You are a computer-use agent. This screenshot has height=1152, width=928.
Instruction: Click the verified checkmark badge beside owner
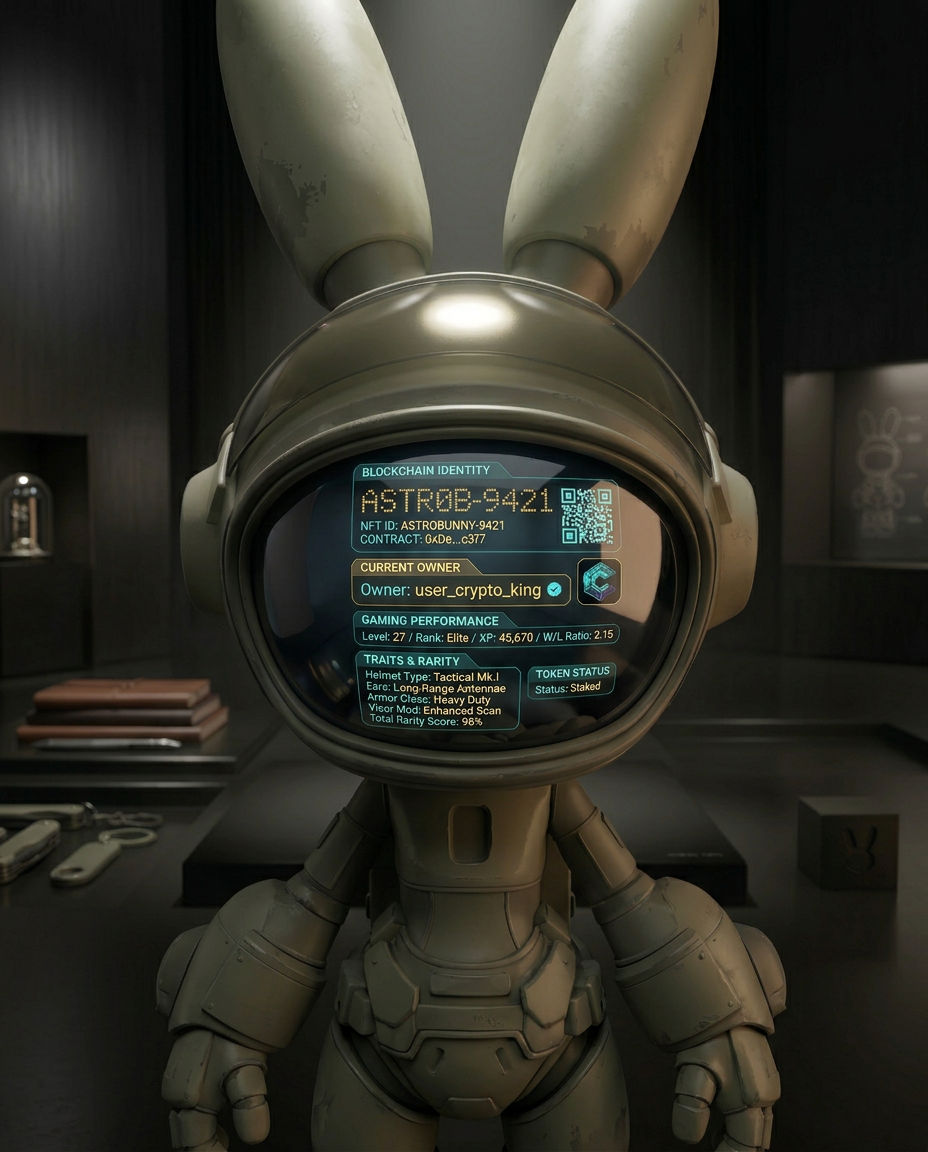(554, 590)
